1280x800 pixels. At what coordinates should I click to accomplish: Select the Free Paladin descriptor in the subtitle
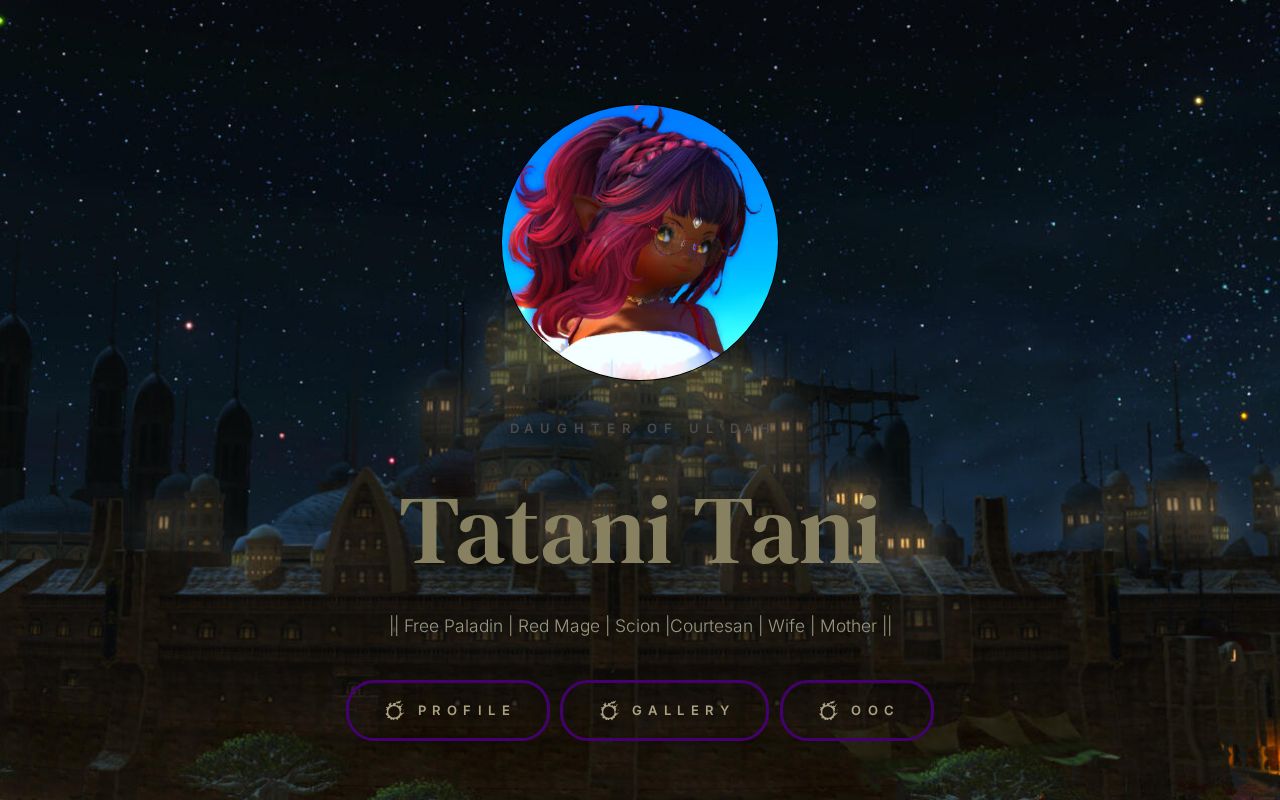[x=453, y=626]
